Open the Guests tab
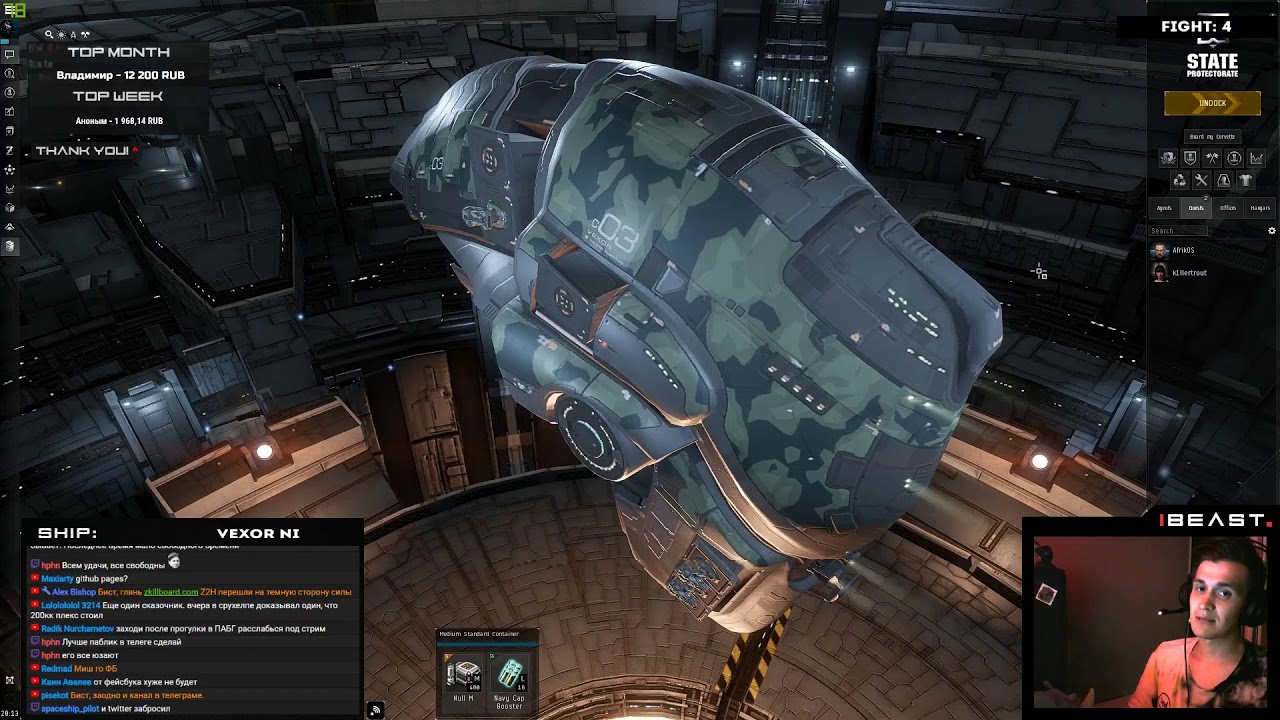 1196,208
